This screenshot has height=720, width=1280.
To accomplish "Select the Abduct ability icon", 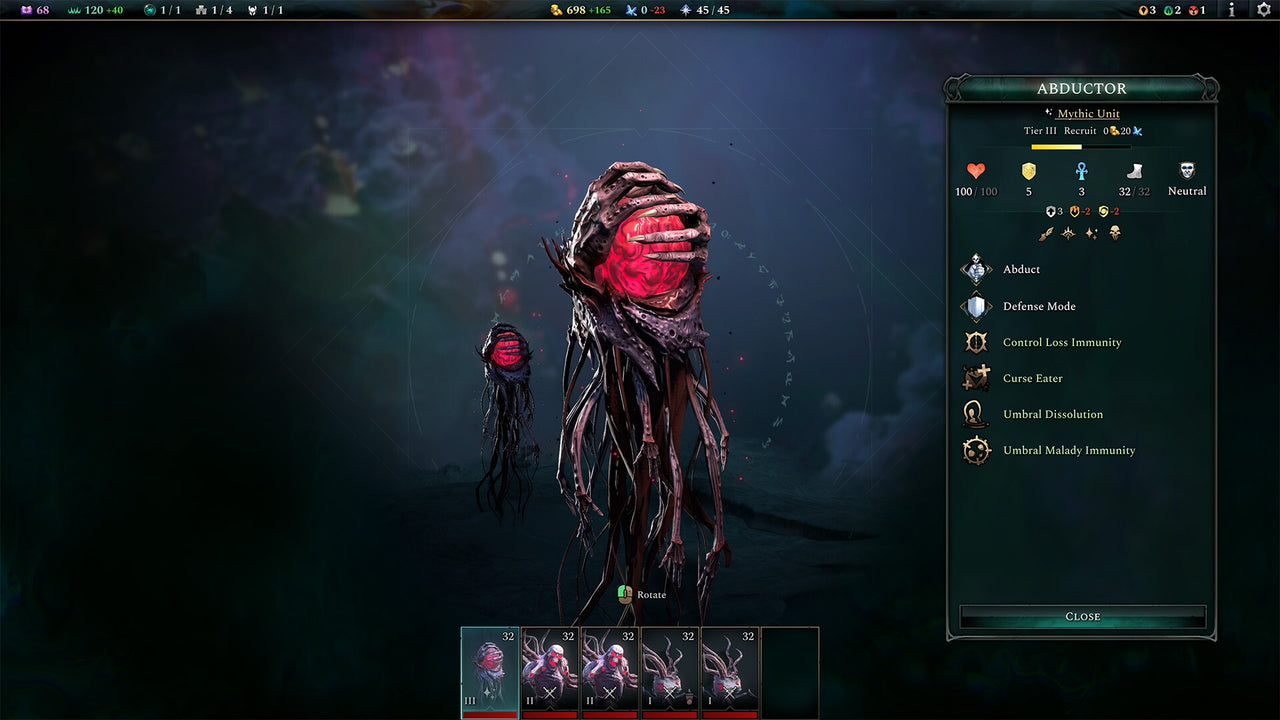I will 975,269.
